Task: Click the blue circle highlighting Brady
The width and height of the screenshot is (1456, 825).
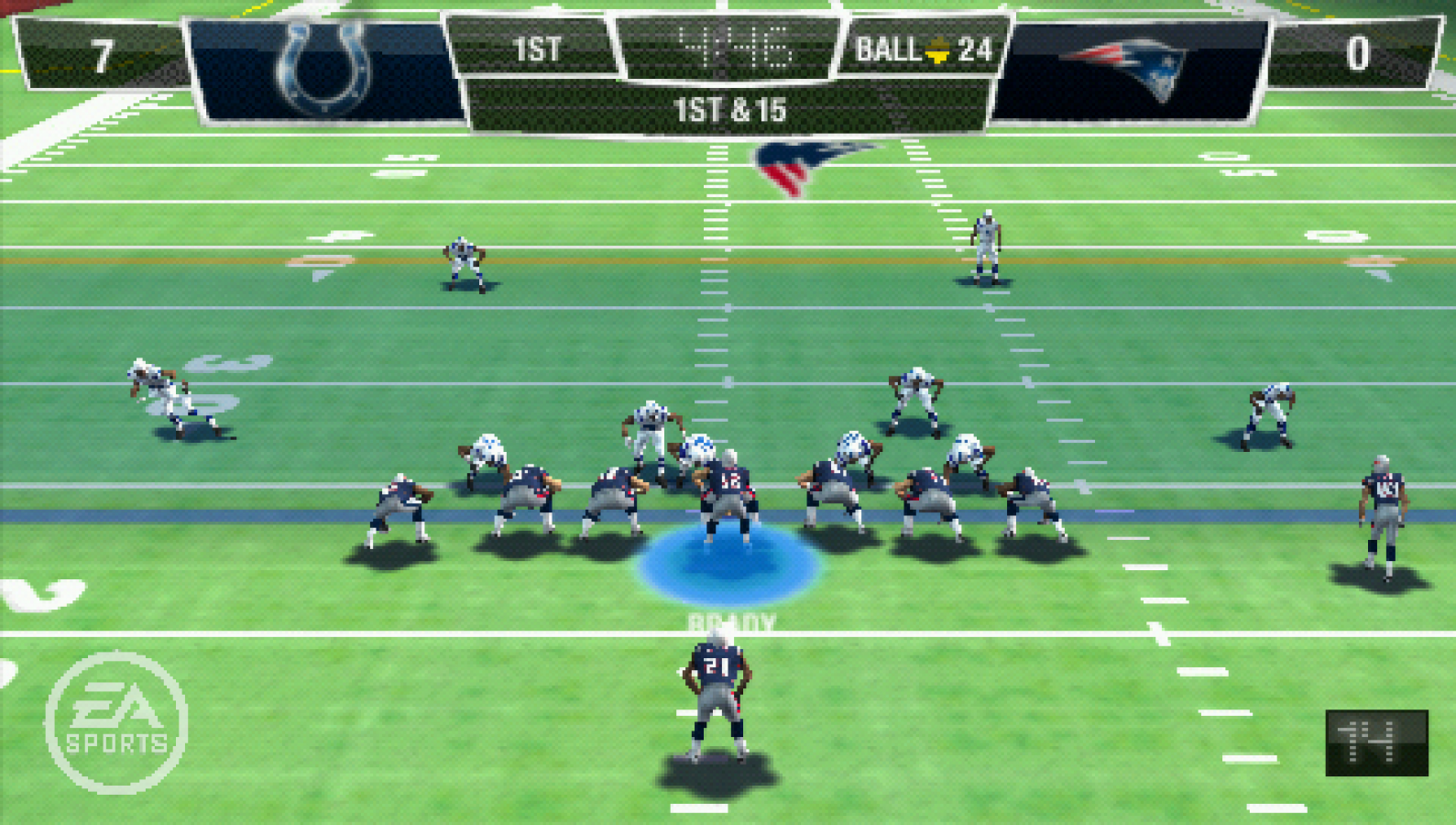Action: [x=727, y=561]
